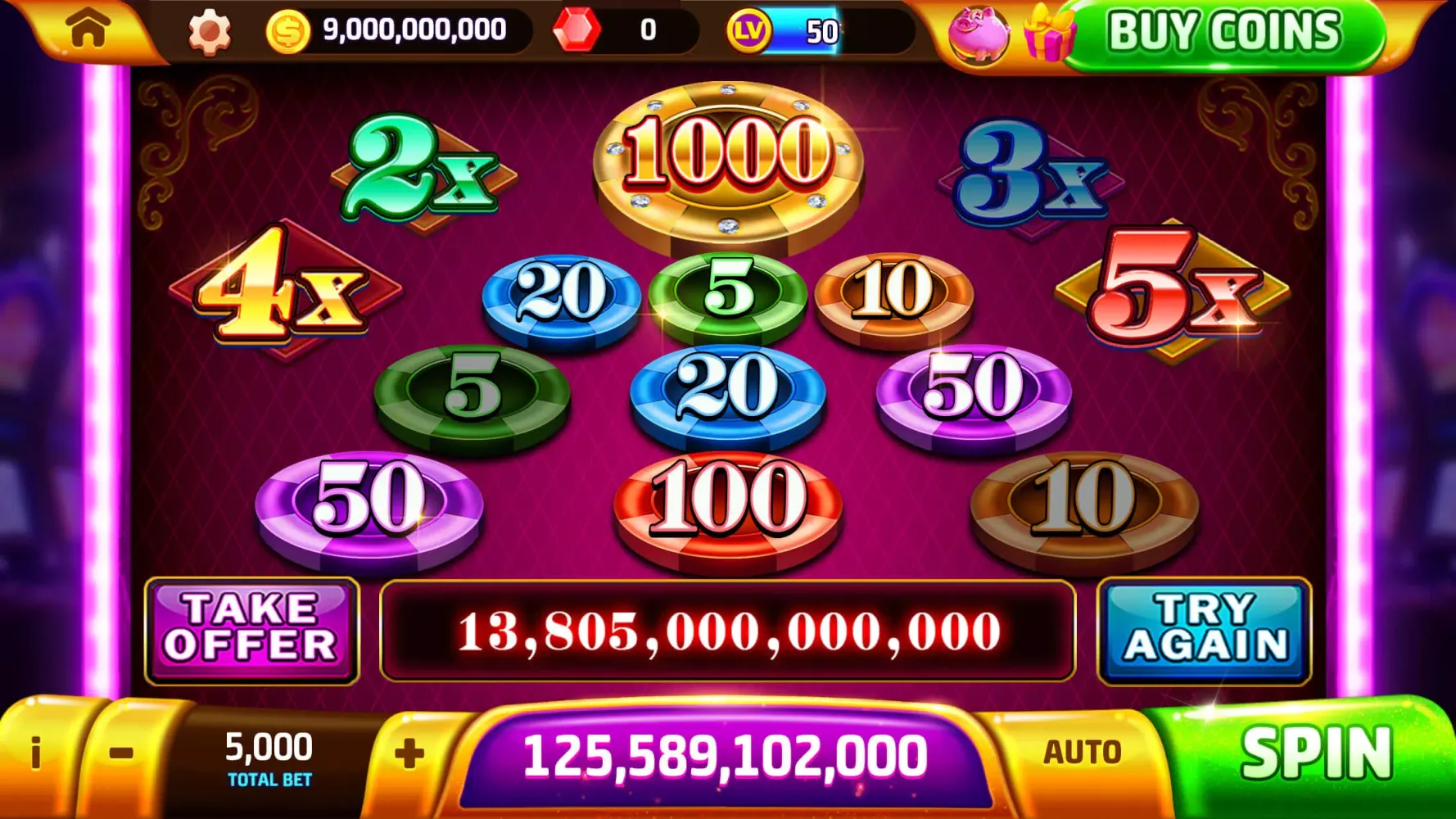Screen dimensions: 1456x819
Task: Accept the TAKE OFFER option
Action: tap(251, 631)
